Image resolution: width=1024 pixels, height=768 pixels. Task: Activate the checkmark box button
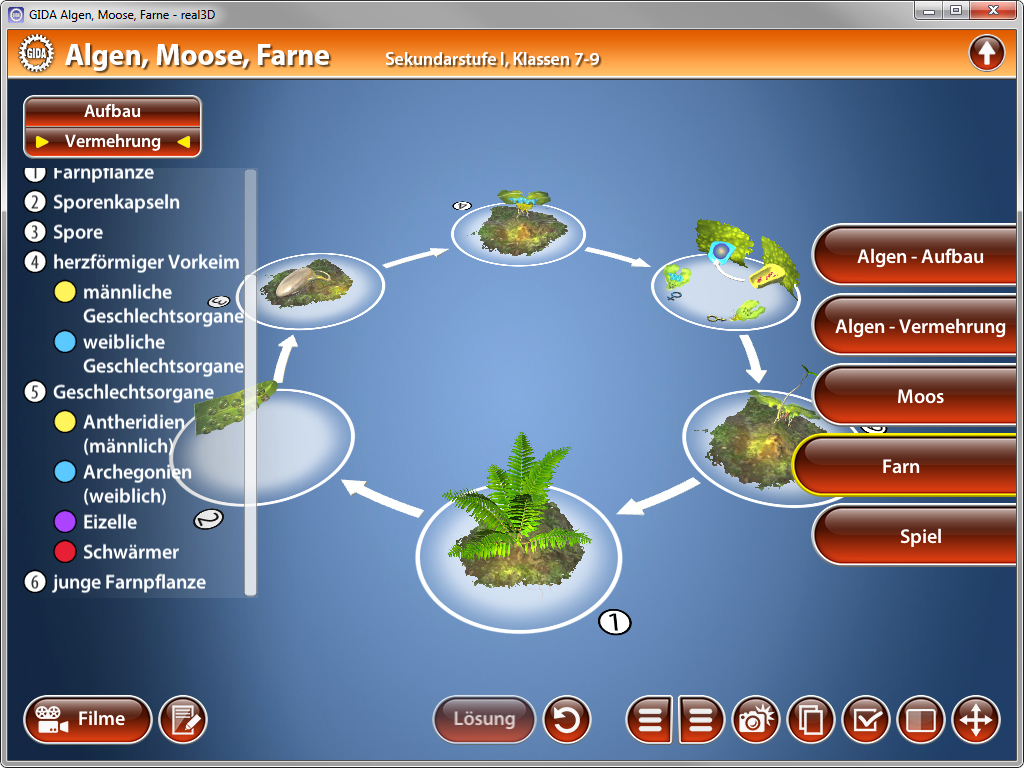coord(866,719)
